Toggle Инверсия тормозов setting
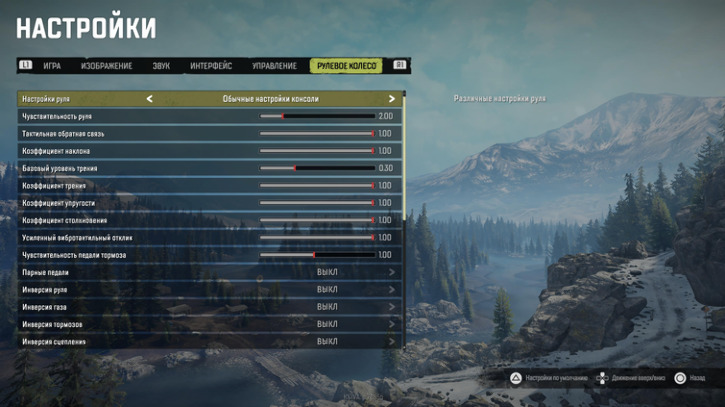 (x=327, y=324)
